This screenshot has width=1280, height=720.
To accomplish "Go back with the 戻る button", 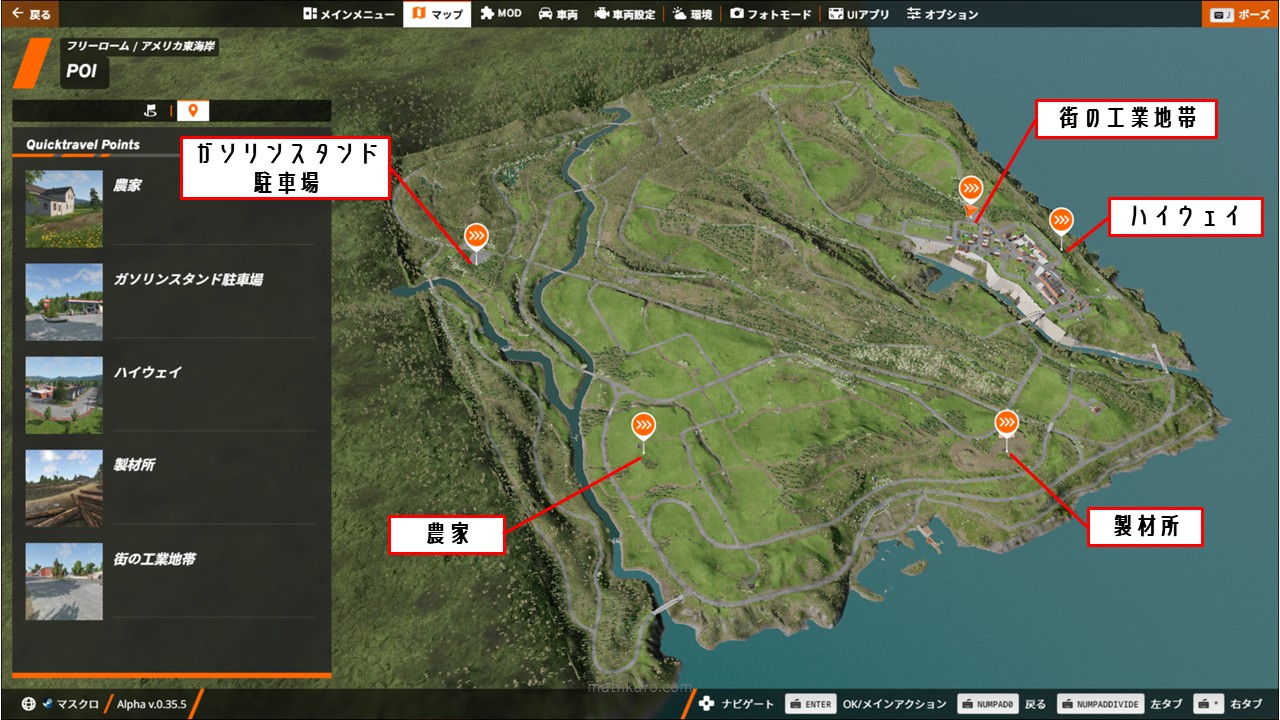I will pyautogui.click(x=30, y=14).
